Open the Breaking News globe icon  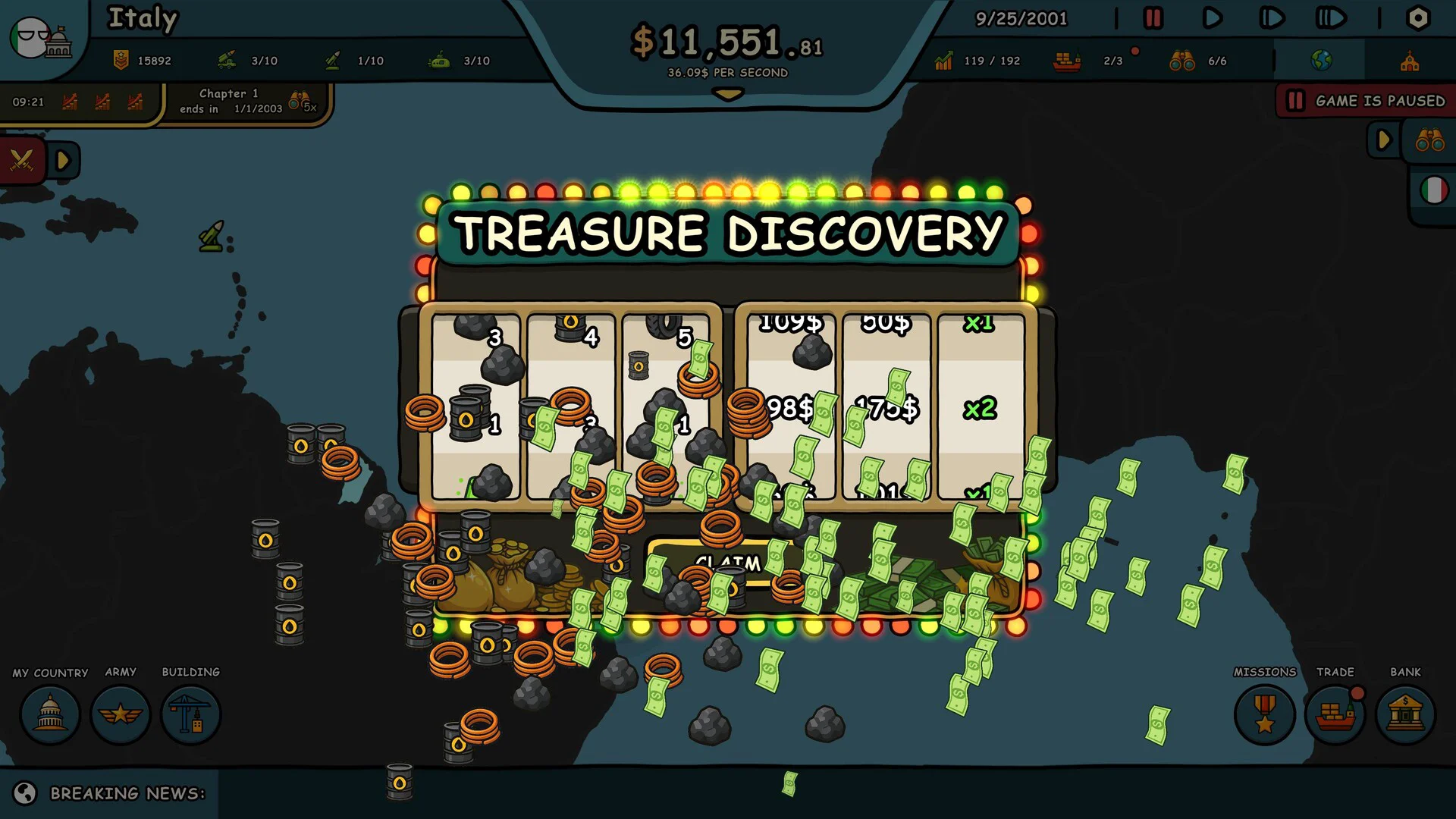pyautogui.click(x=25, y=793)
